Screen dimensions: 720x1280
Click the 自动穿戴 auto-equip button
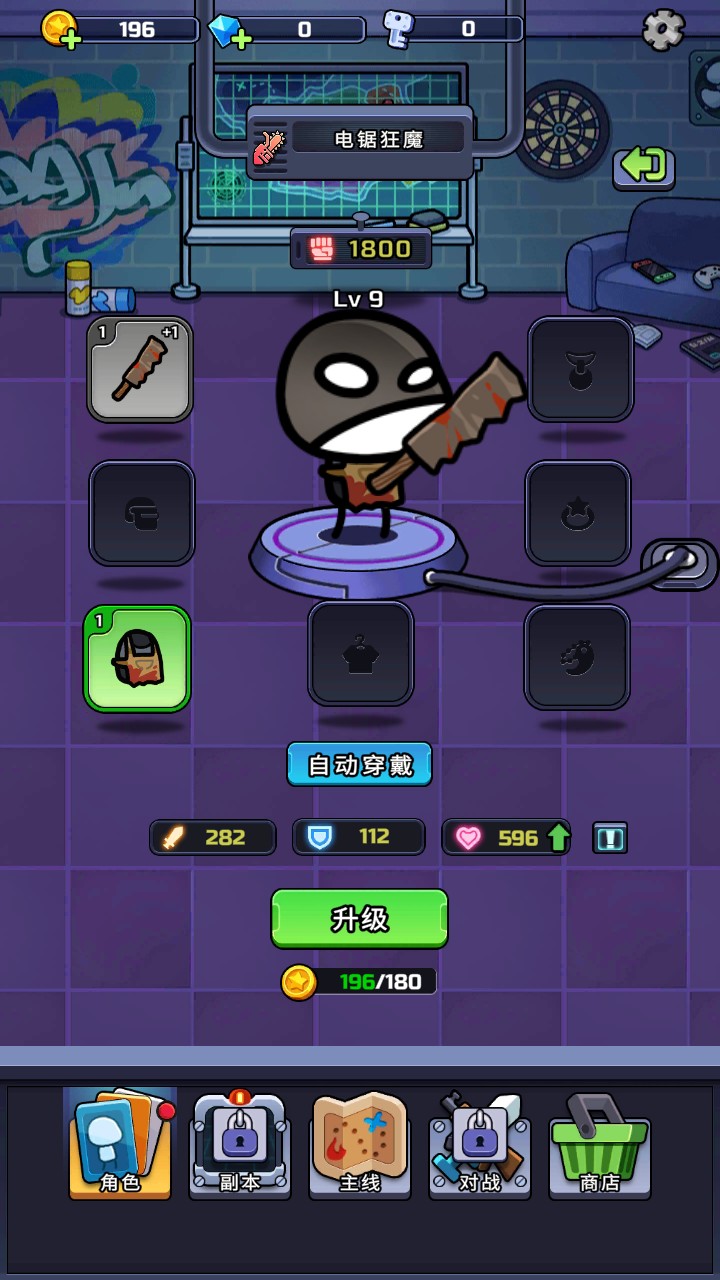359,765
